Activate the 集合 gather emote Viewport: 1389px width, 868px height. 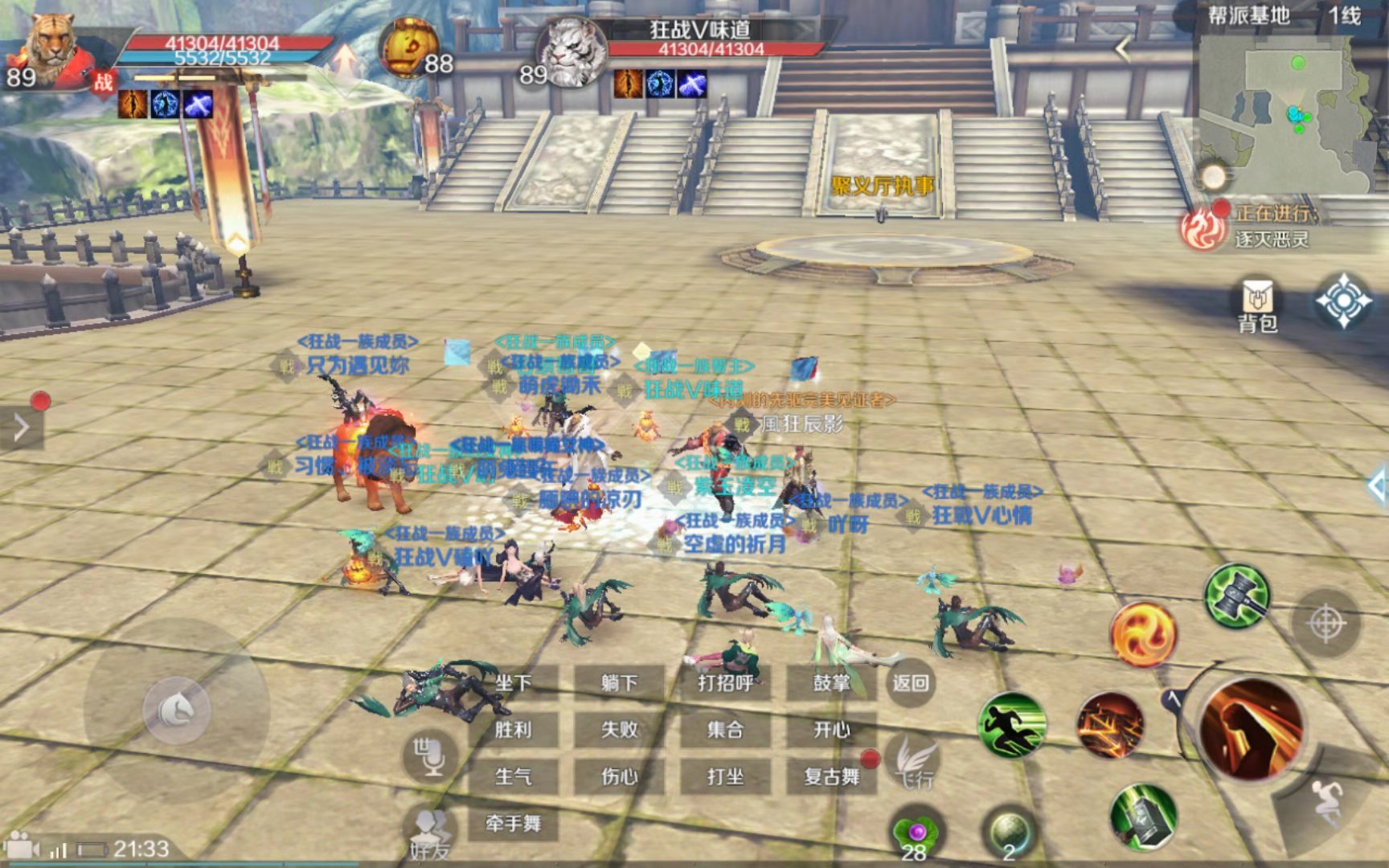(x=725, y=730)
